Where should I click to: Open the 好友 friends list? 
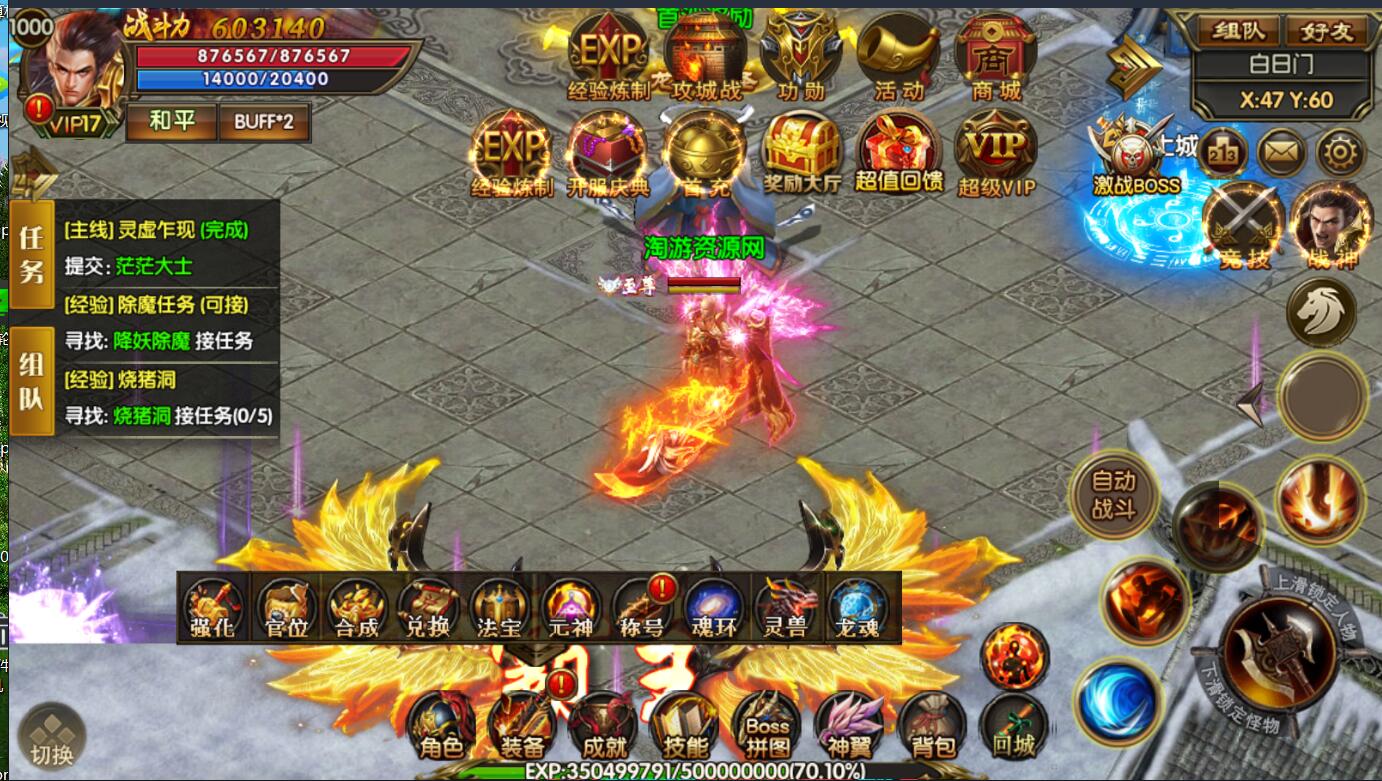click(x=1326, y=31)
